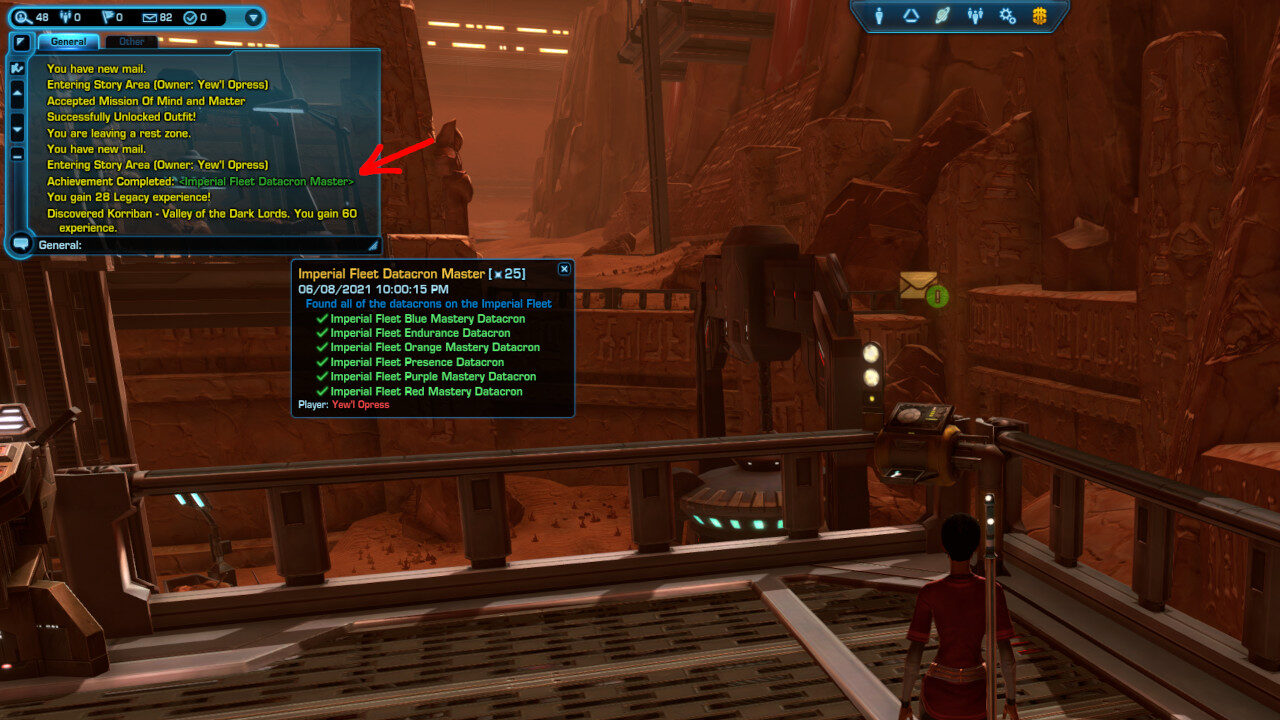Open the planet-shaped menu icon
The height and width of the screenshot is (720, 1280).
[942, 16]
